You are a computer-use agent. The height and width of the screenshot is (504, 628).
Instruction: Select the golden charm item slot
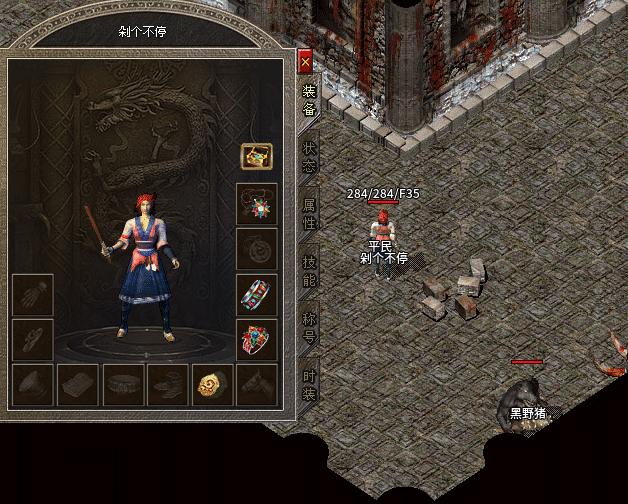(212, 385)
